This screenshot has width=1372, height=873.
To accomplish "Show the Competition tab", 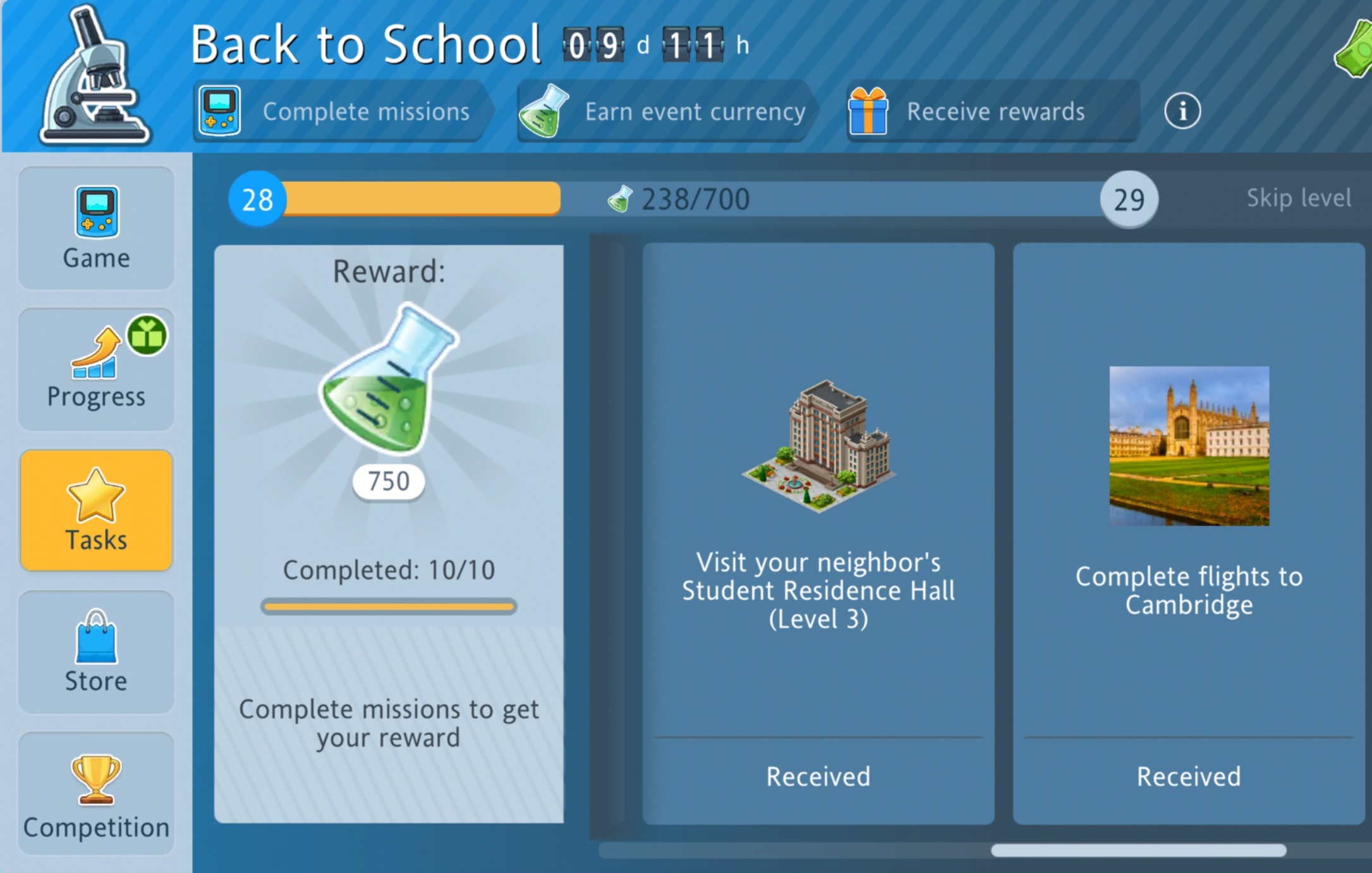I will (96, 793).
